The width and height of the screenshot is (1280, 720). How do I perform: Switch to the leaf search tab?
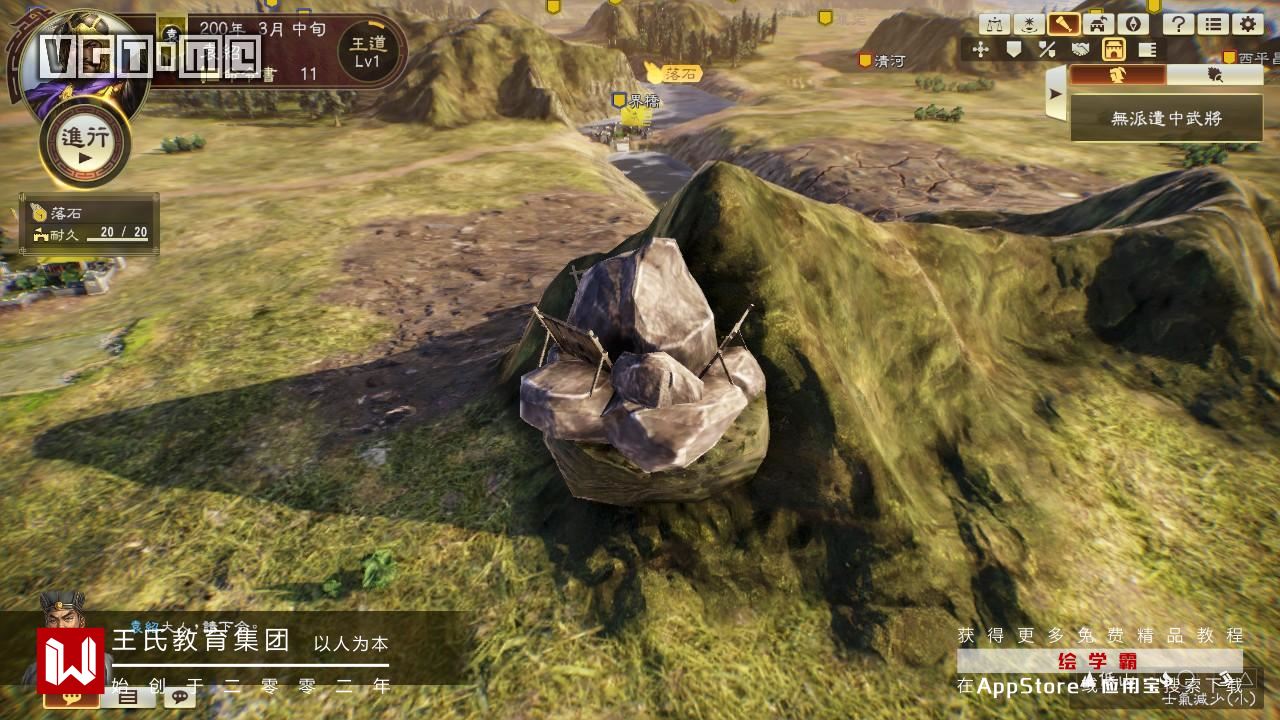[1215, 75]
